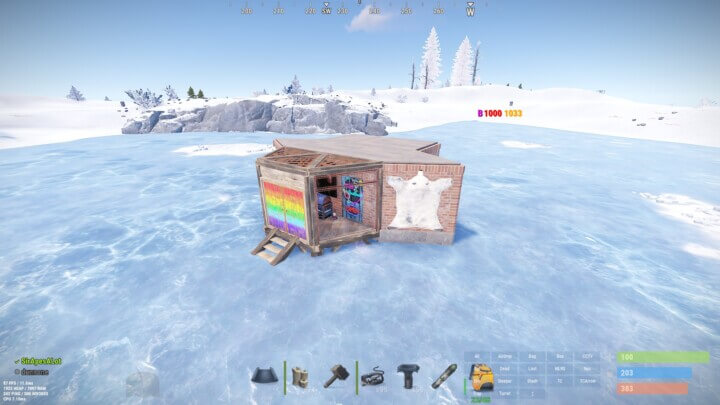Select the coiled wire tool slot
The image size is (720, 405).
click(372, 377)
